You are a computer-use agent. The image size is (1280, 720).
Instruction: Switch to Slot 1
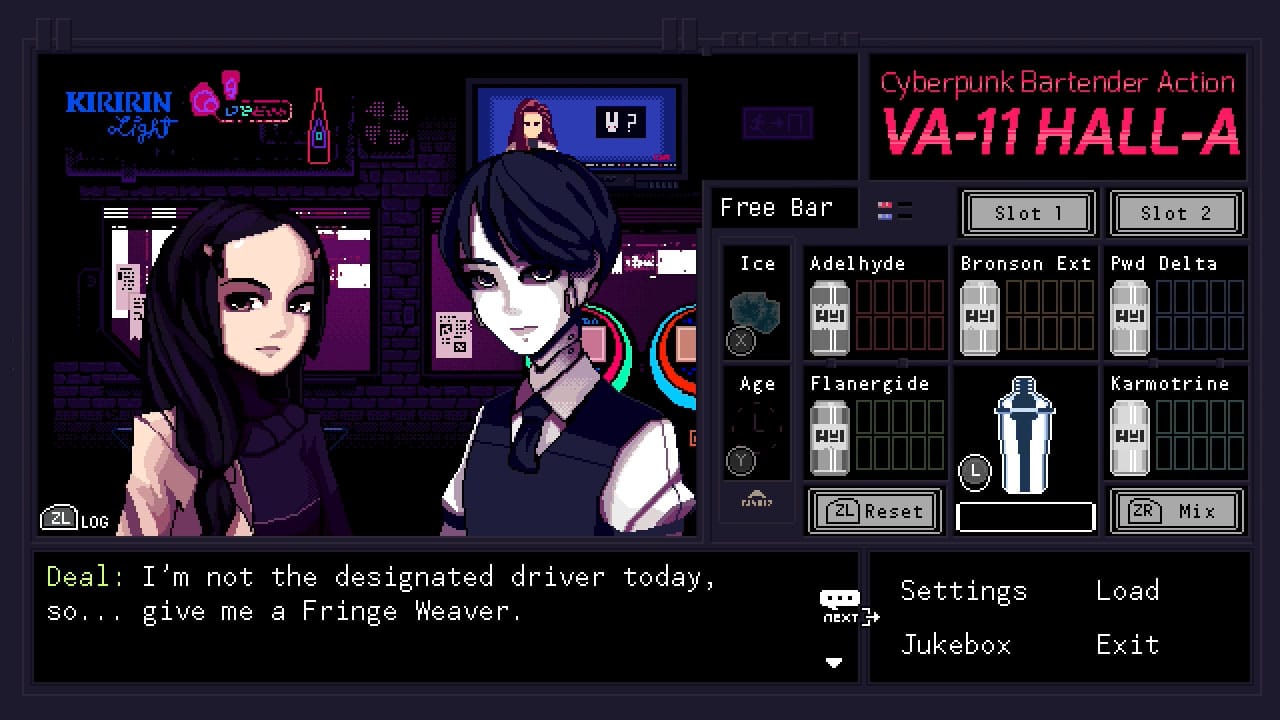(x=1028, y=213)
